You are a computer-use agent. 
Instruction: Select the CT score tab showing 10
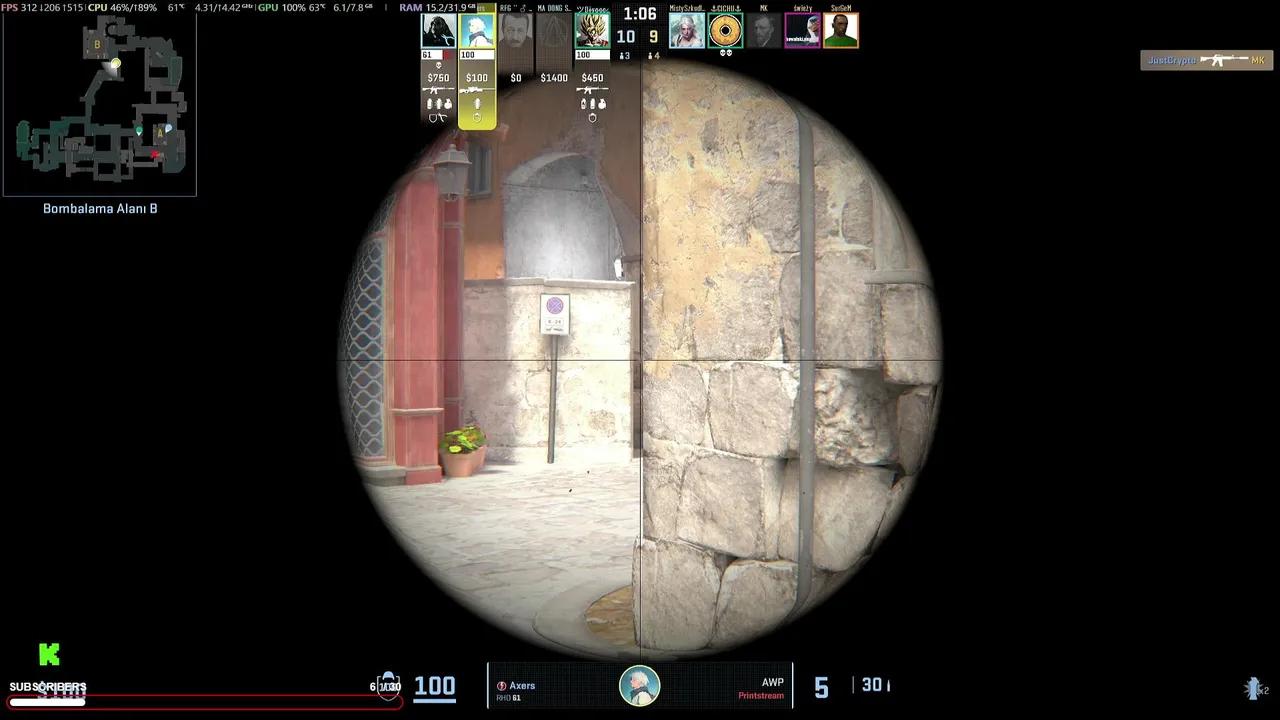[x=625, y=35]
